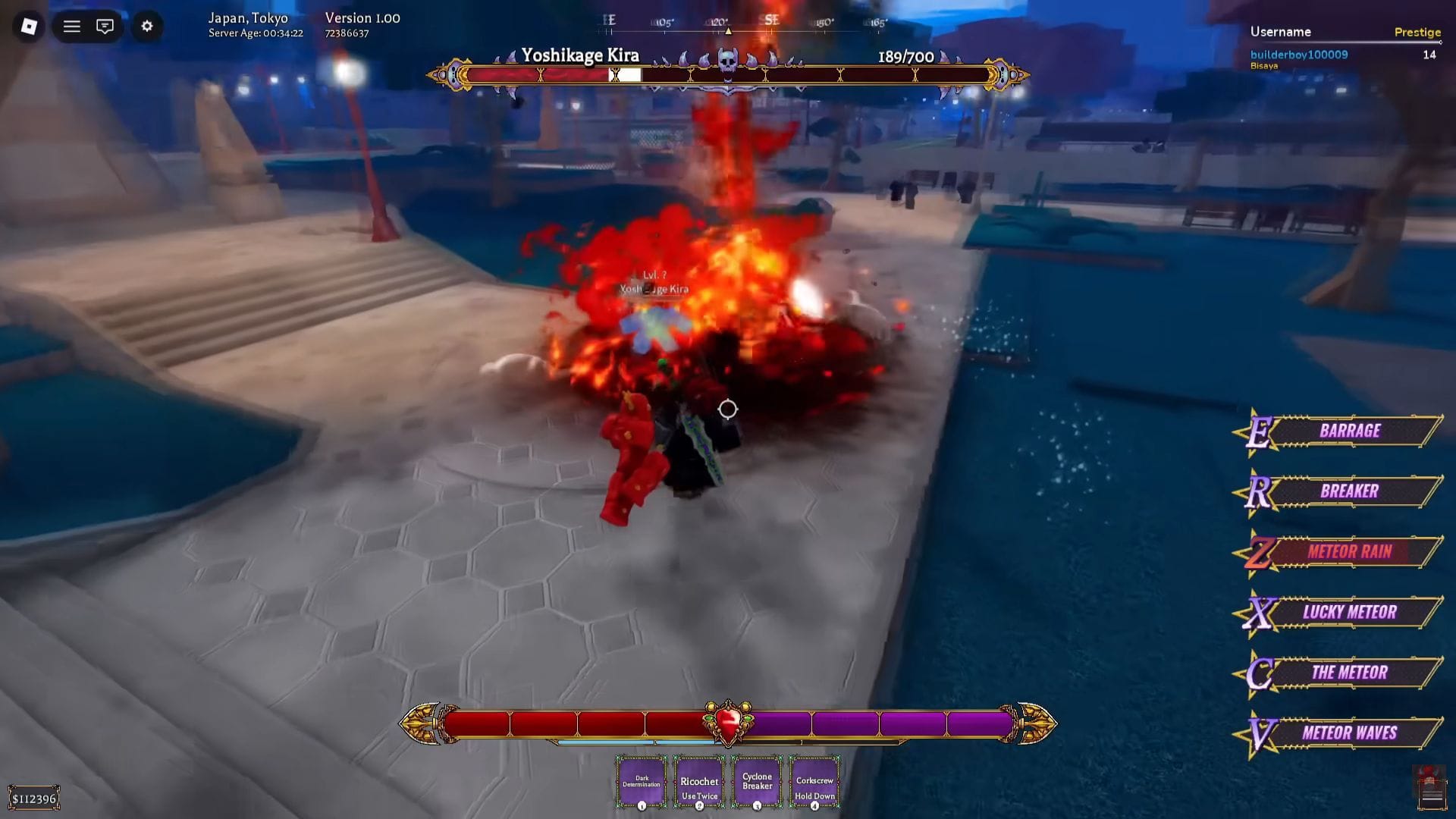Toggle the Roblox settings gear
Viewport: 1456px width, 819px height.
[x=146, y=26]
